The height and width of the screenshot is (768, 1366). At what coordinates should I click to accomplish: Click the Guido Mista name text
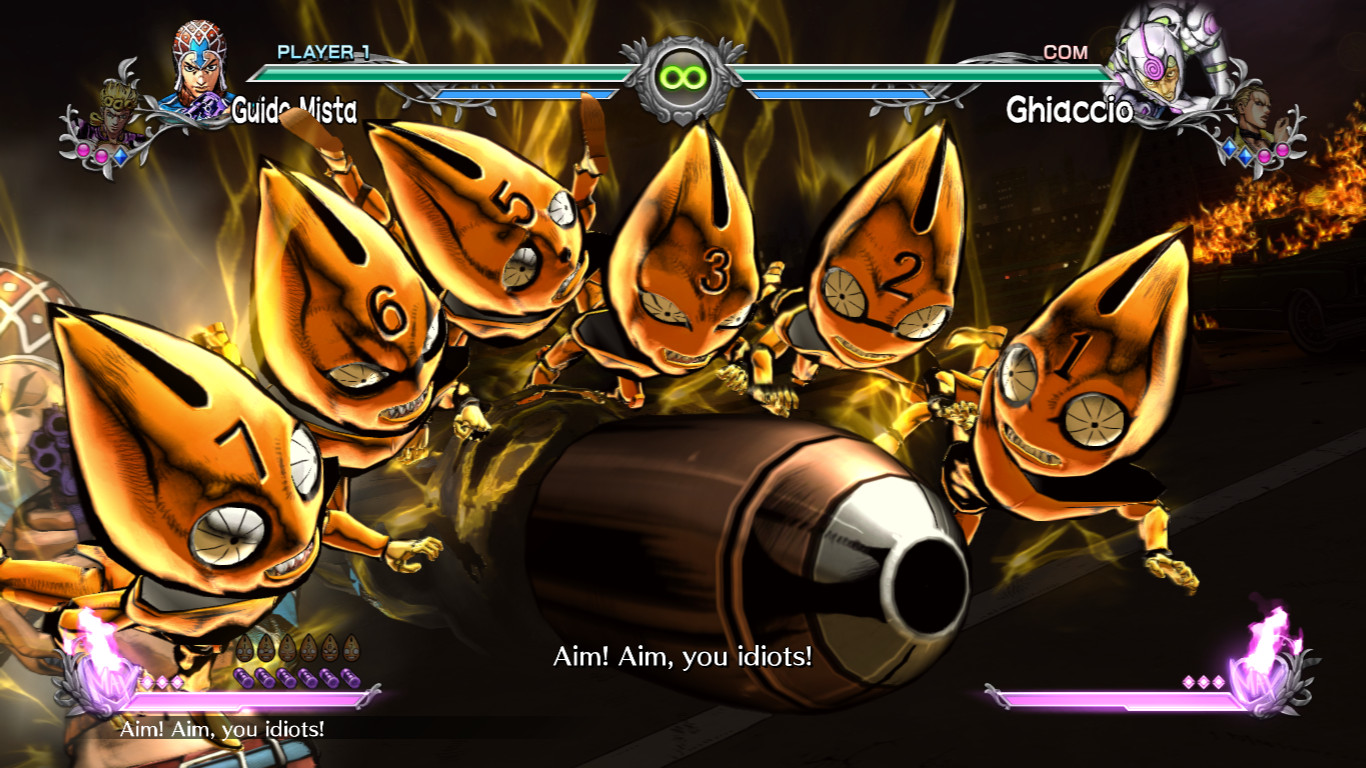tap(294, 110)
